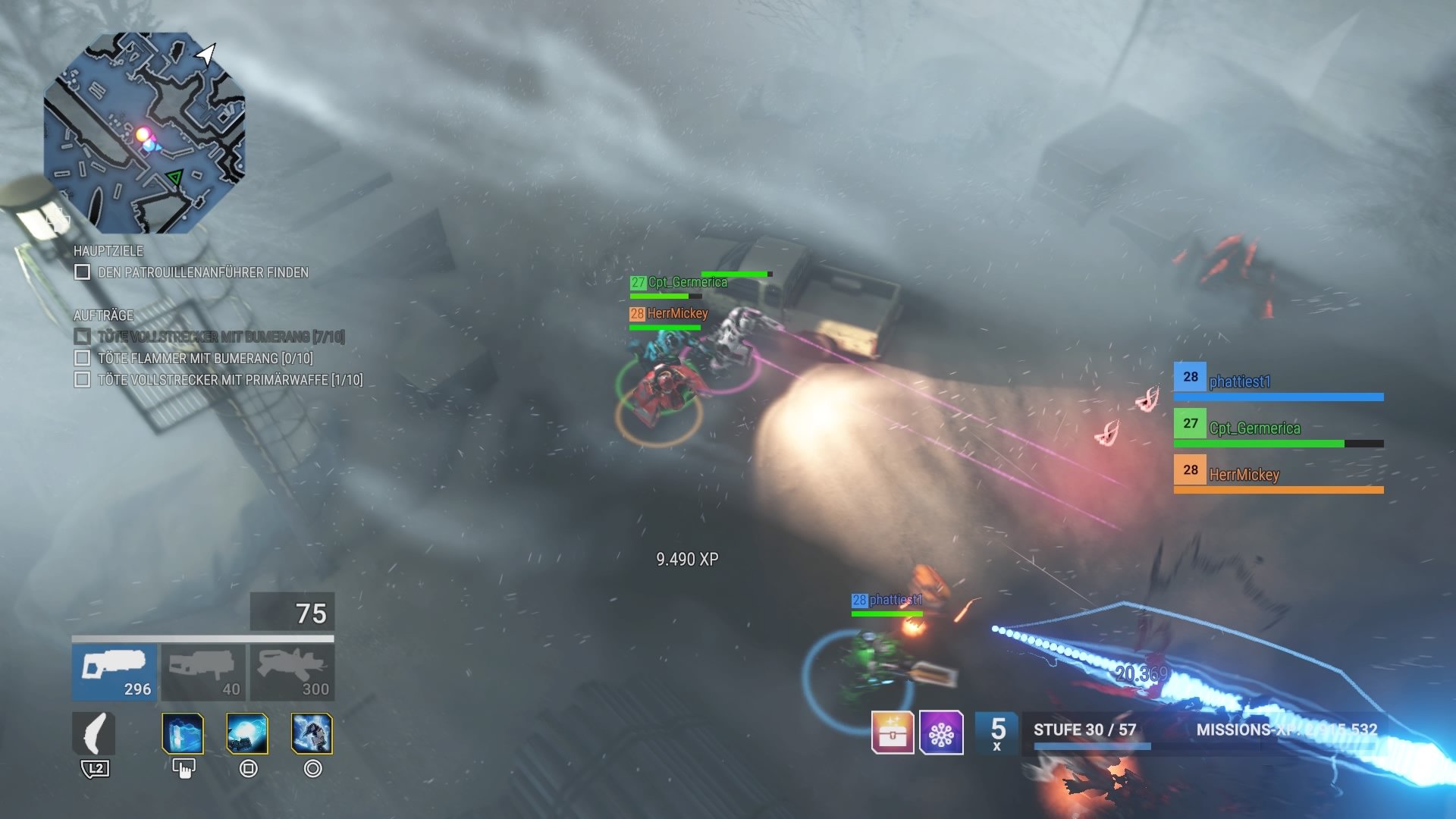
Task: Select the active weapon slot with 296 ammo
Action: point(115,672)
